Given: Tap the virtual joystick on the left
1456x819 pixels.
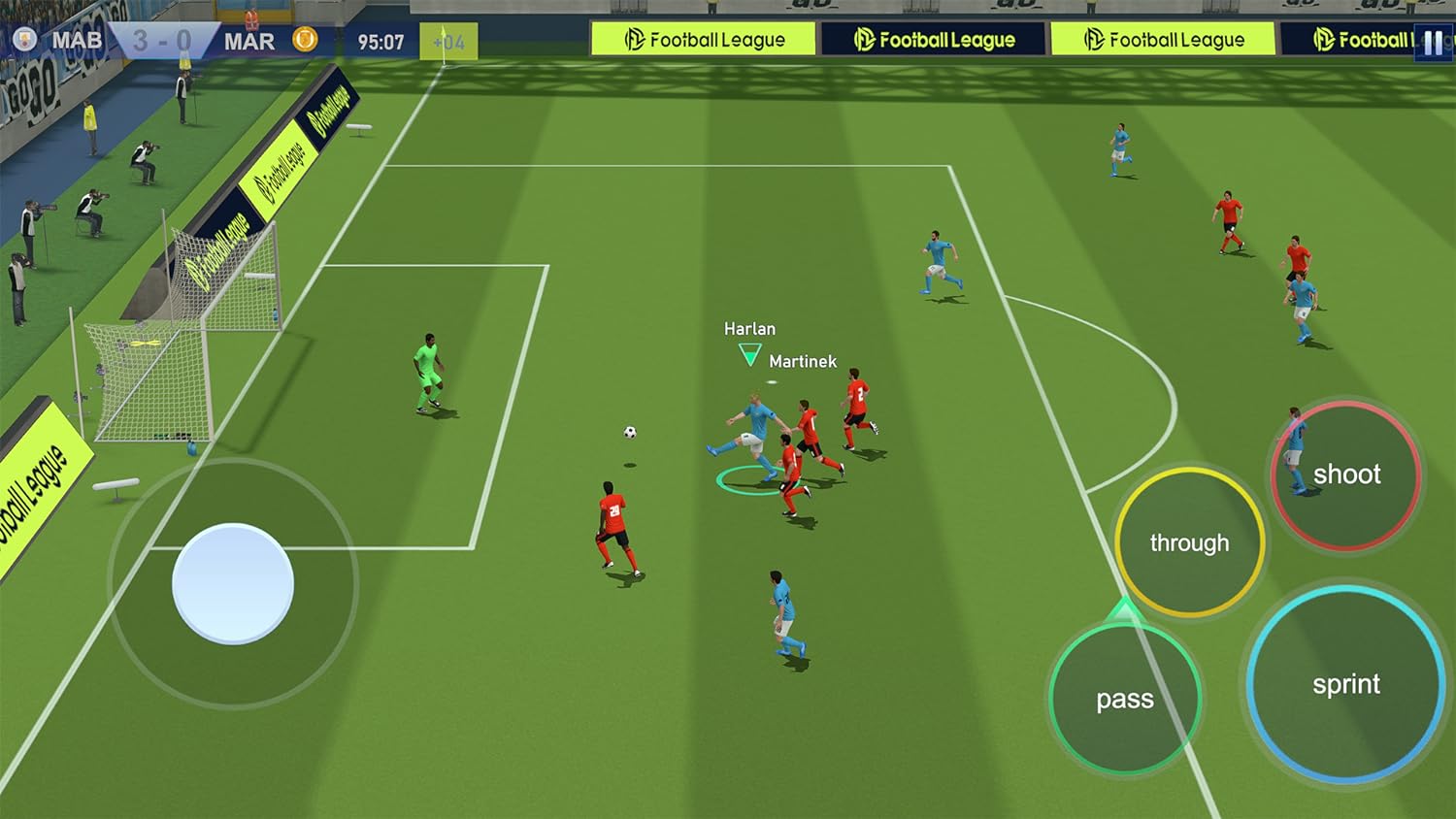Looking at the screenshot, I should click(x=233, y=583).
